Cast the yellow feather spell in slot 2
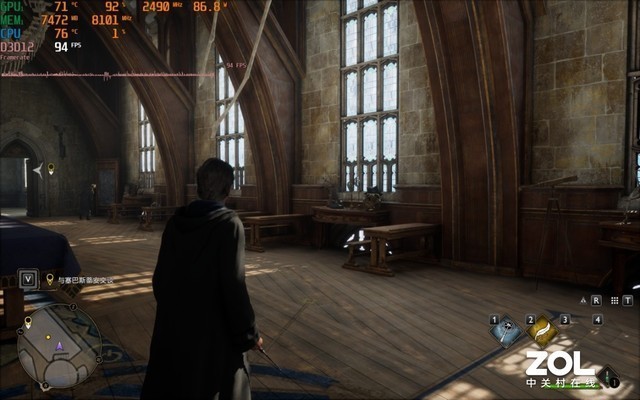This screenshot has width=640, height=400. pyautogui.click(x=542, y=329)
